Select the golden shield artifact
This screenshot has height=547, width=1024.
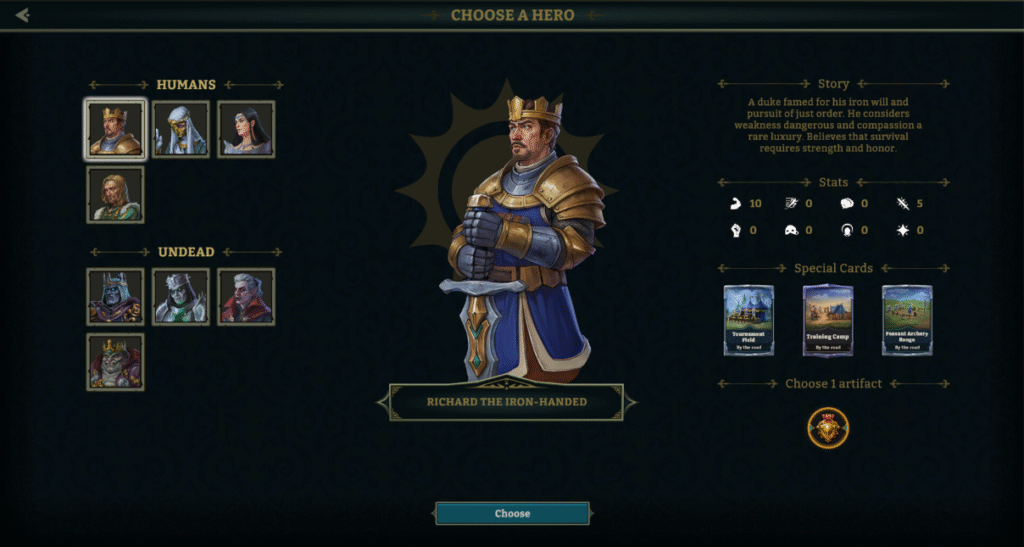pyautogui.click(x=828, y=428)
